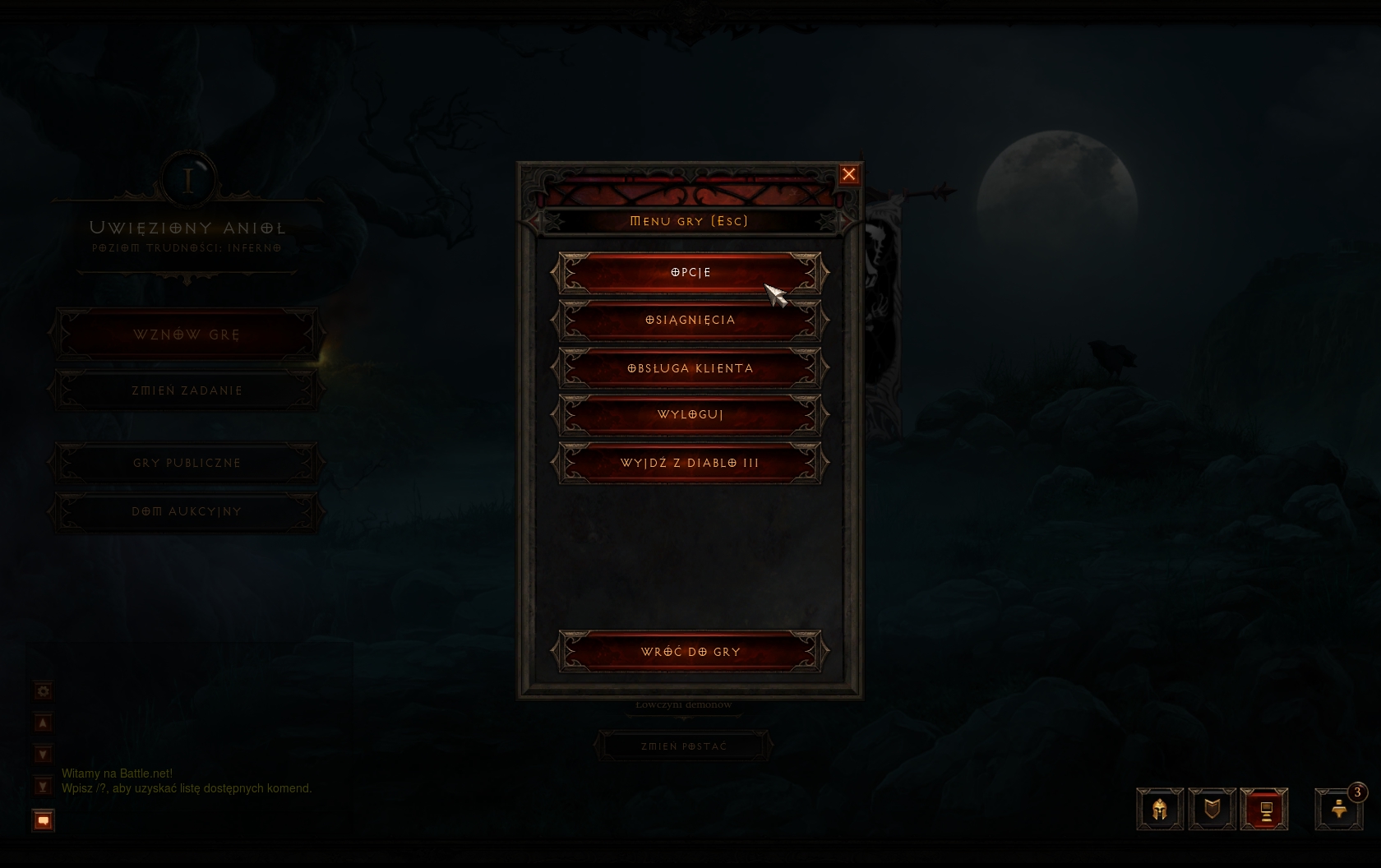Click the shield banner icon
Image resolution: width=1381 pixels, height=868 pixels.
coord(1212,810)
